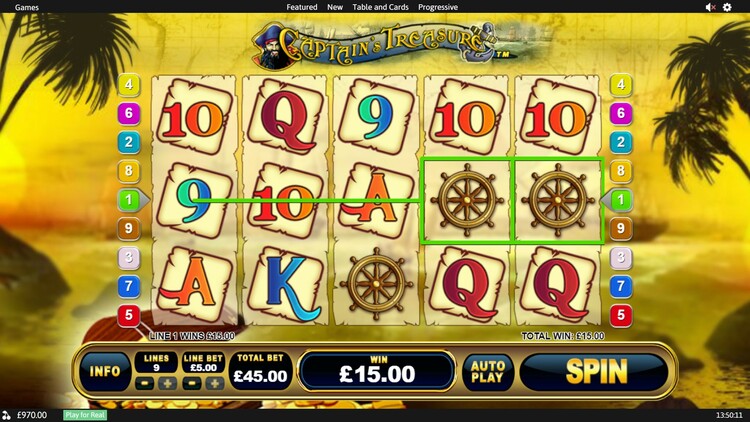Screen dimensions: 750x422
Task: Increase the number of lines
Action: (167, 384)
